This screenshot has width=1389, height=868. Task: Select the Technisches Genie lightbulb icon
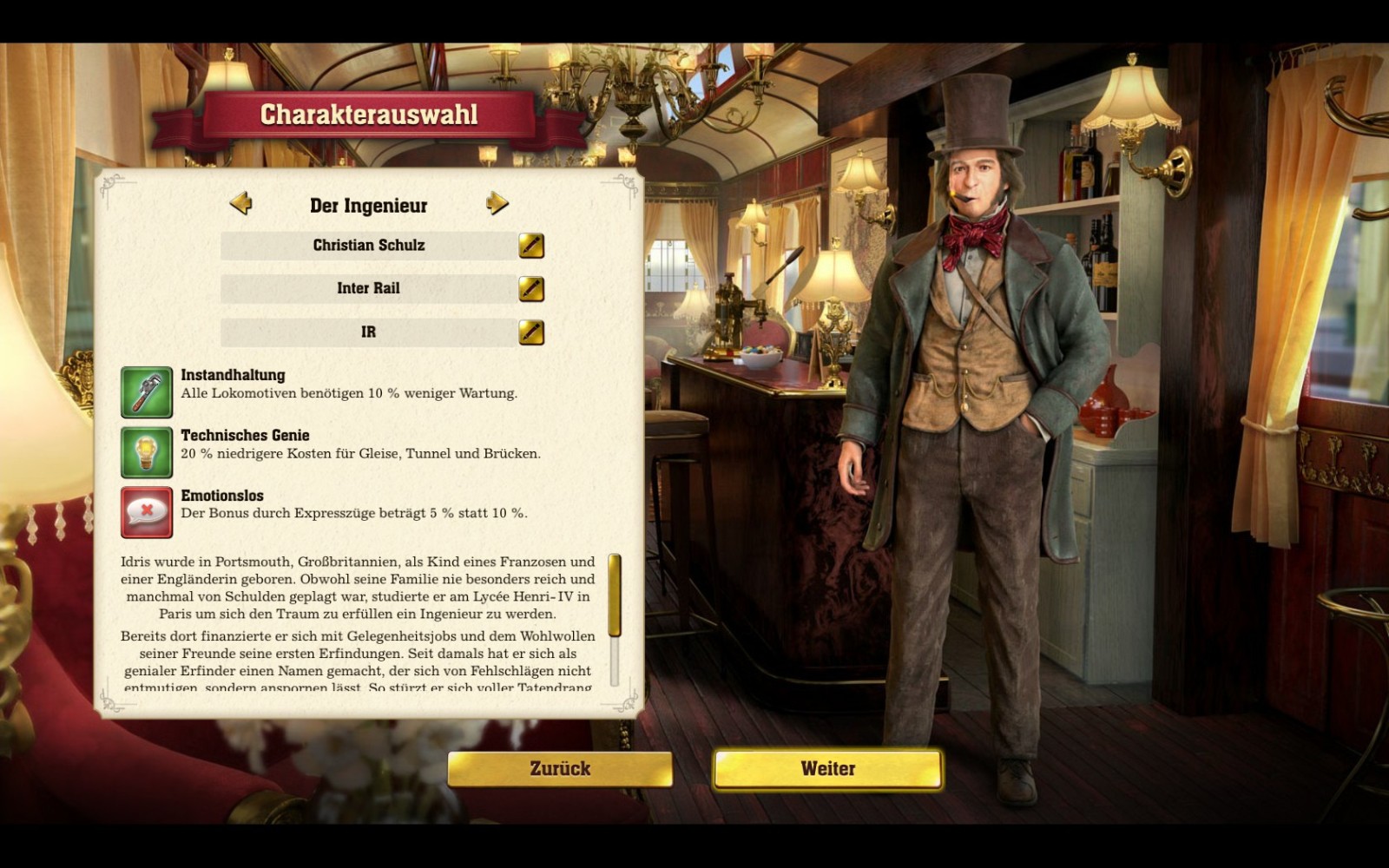147,452
